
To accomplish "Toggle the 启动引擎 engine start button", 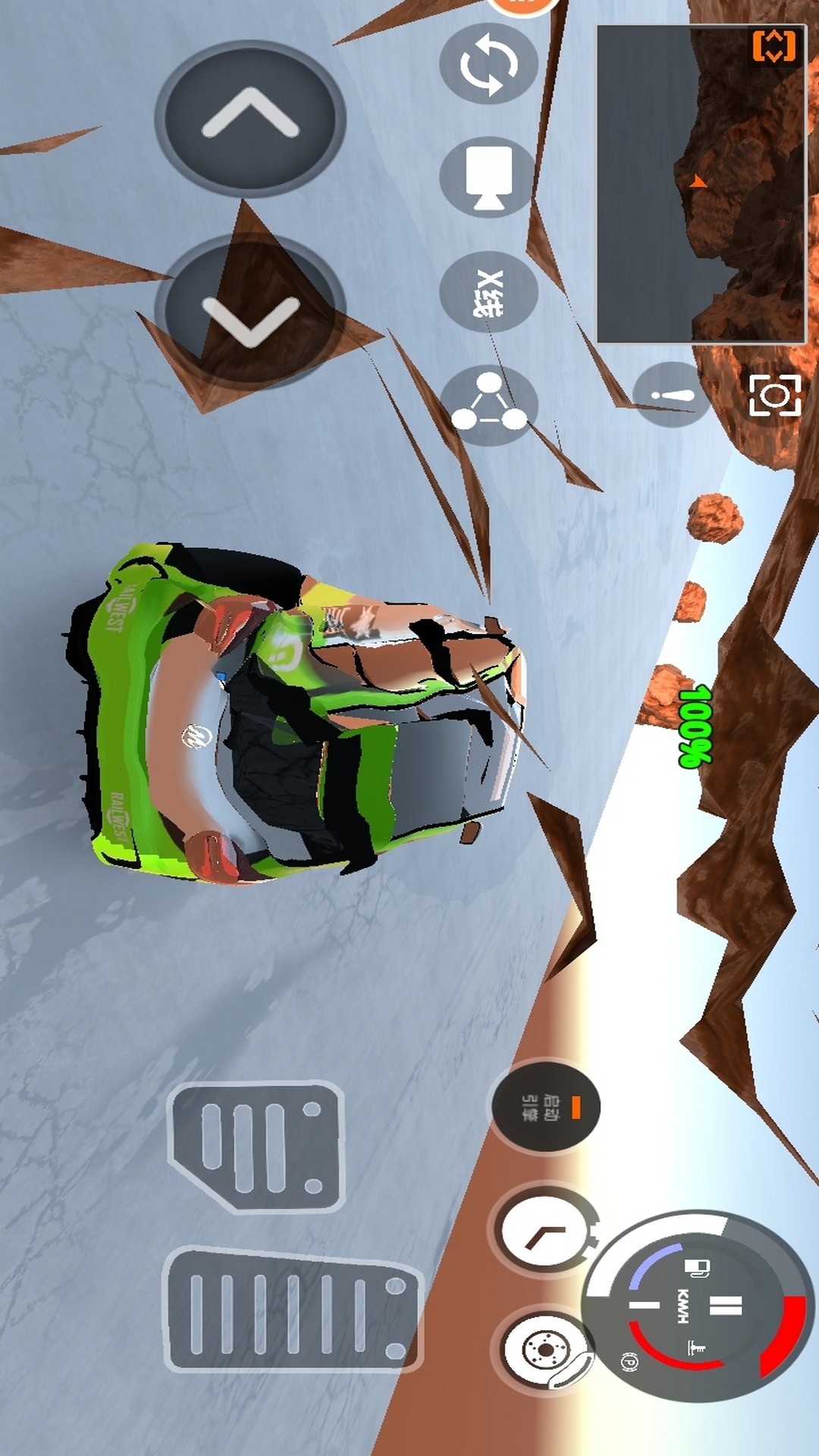I will (545, 1107).
